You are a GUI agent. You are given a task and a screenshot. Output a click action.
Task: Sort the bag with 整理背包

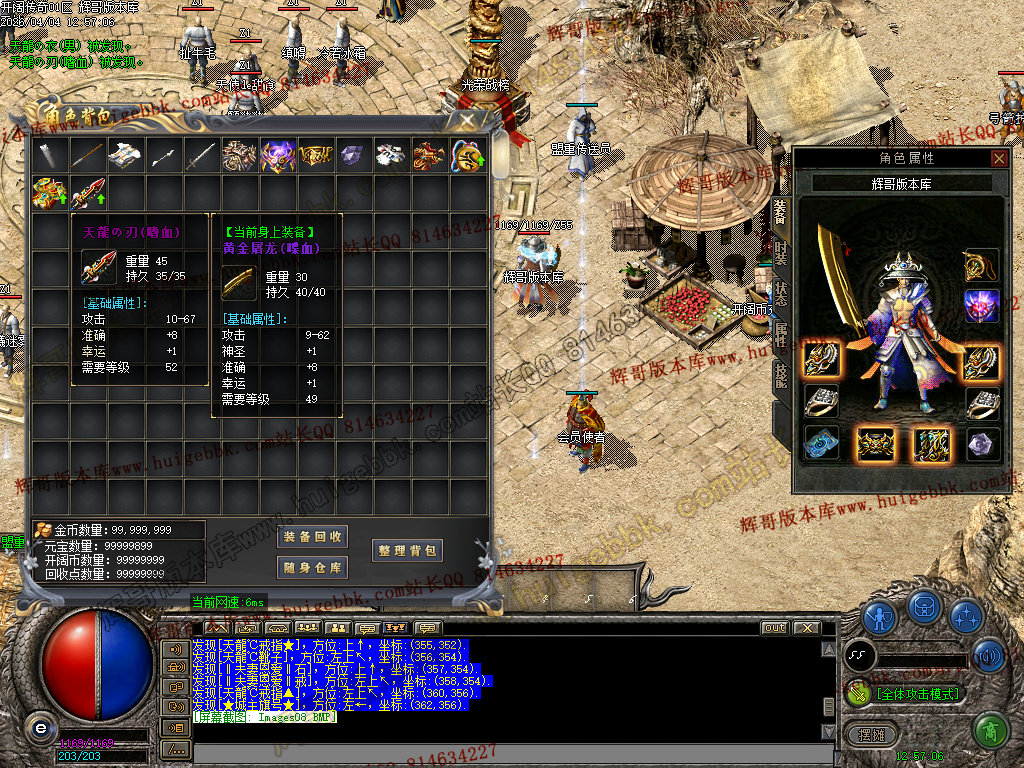click(x=406, y=550)
